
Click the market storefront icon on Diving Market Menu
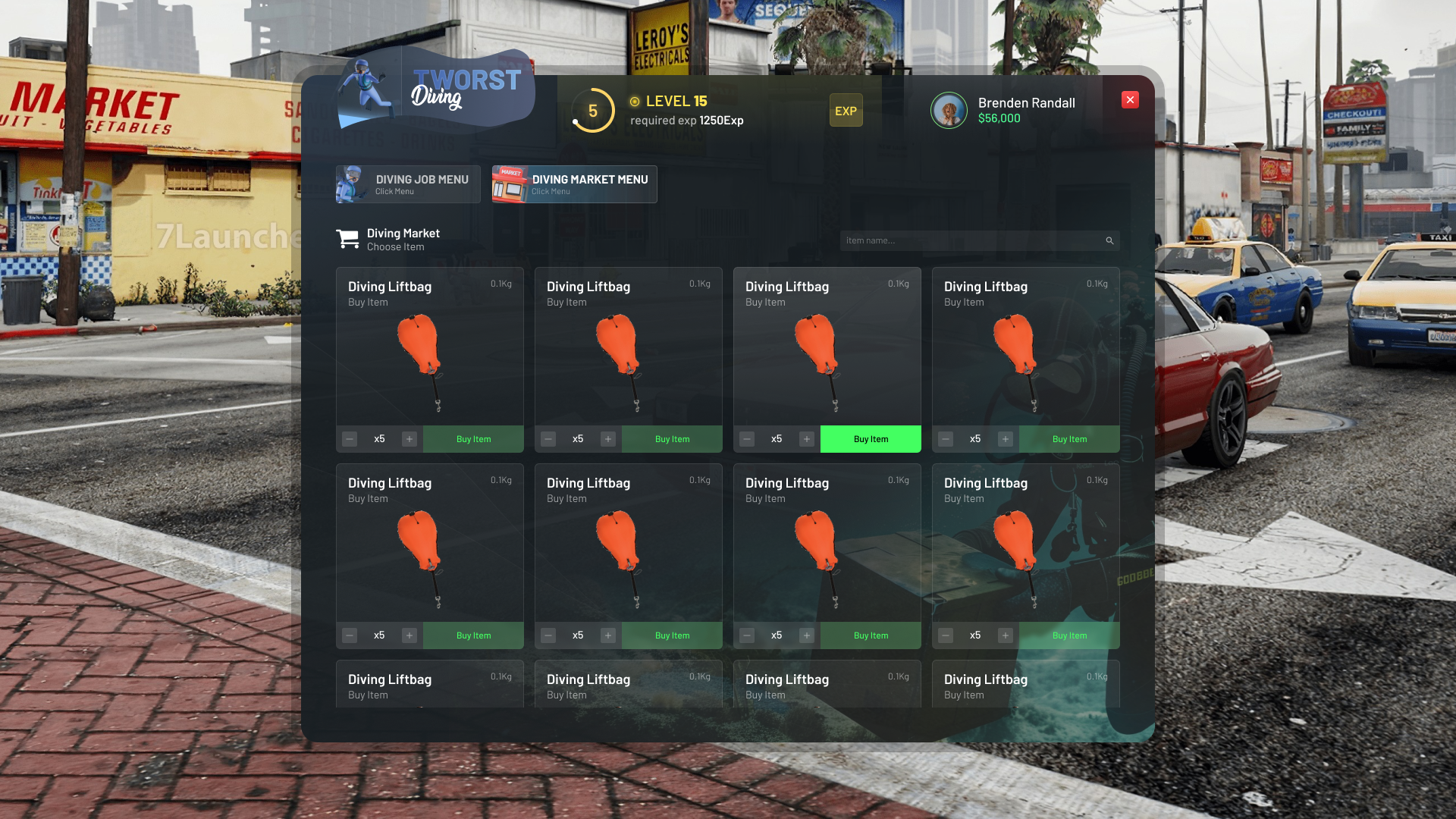point(510,184)
